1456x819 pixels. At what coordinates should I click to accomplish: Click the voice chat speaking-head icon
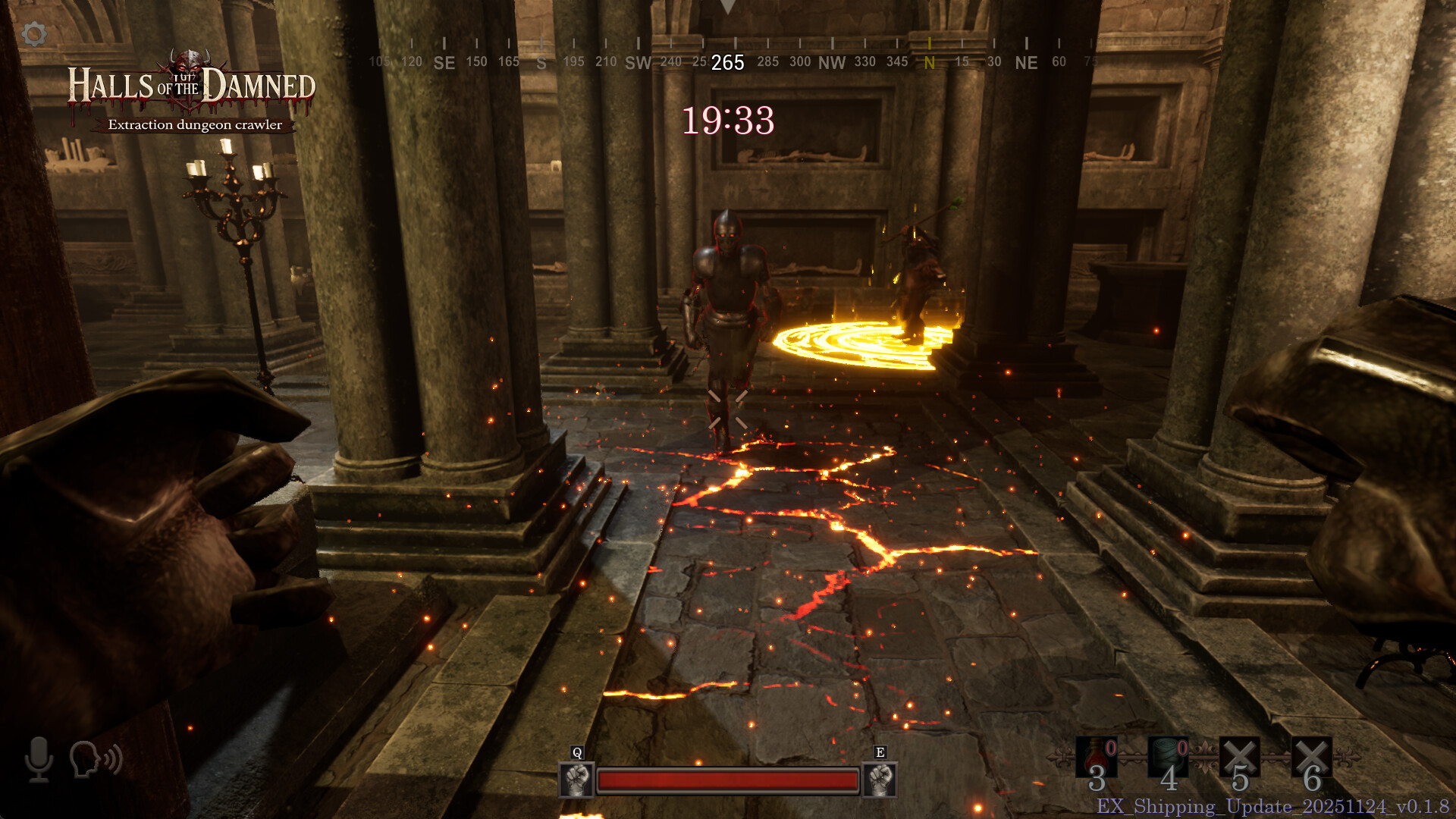(96, 759)
